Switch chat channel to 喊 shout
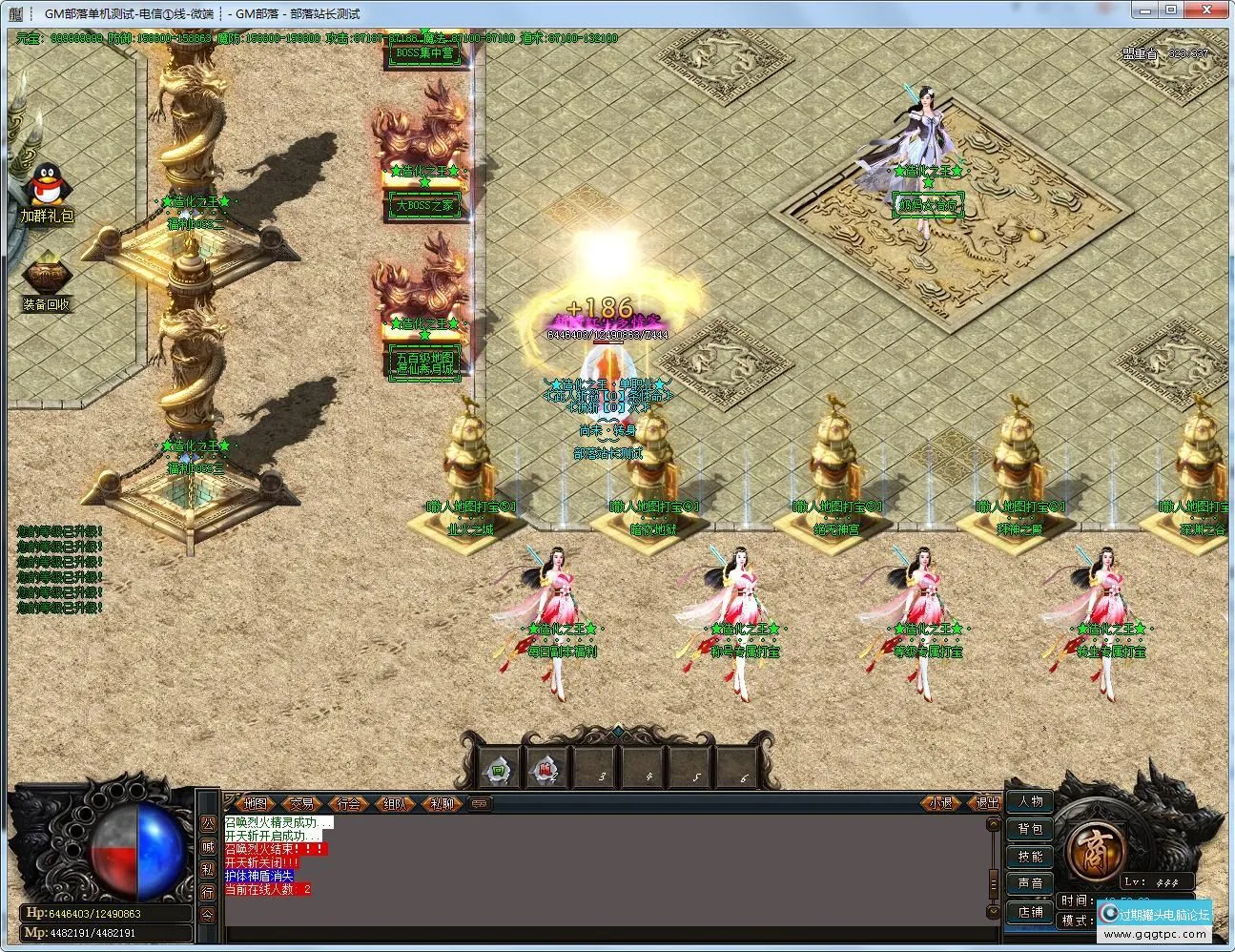Viewport: 1235px width, 952px height. [x=209, y=846]
